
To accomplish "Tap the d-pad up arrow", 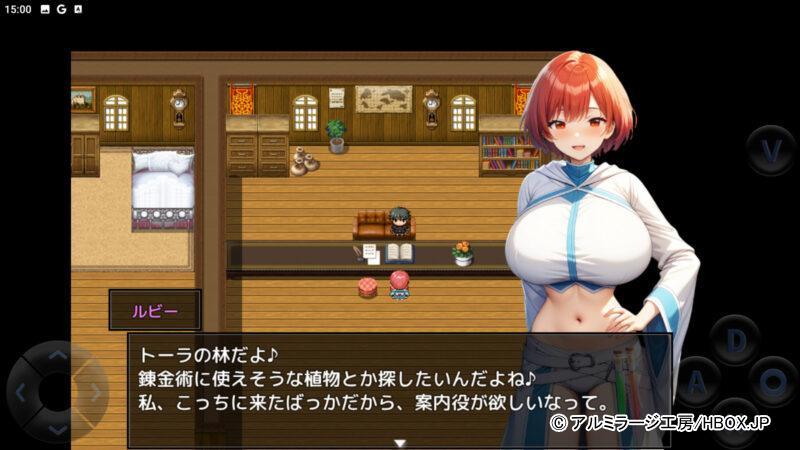I will (x=57, y=355).
